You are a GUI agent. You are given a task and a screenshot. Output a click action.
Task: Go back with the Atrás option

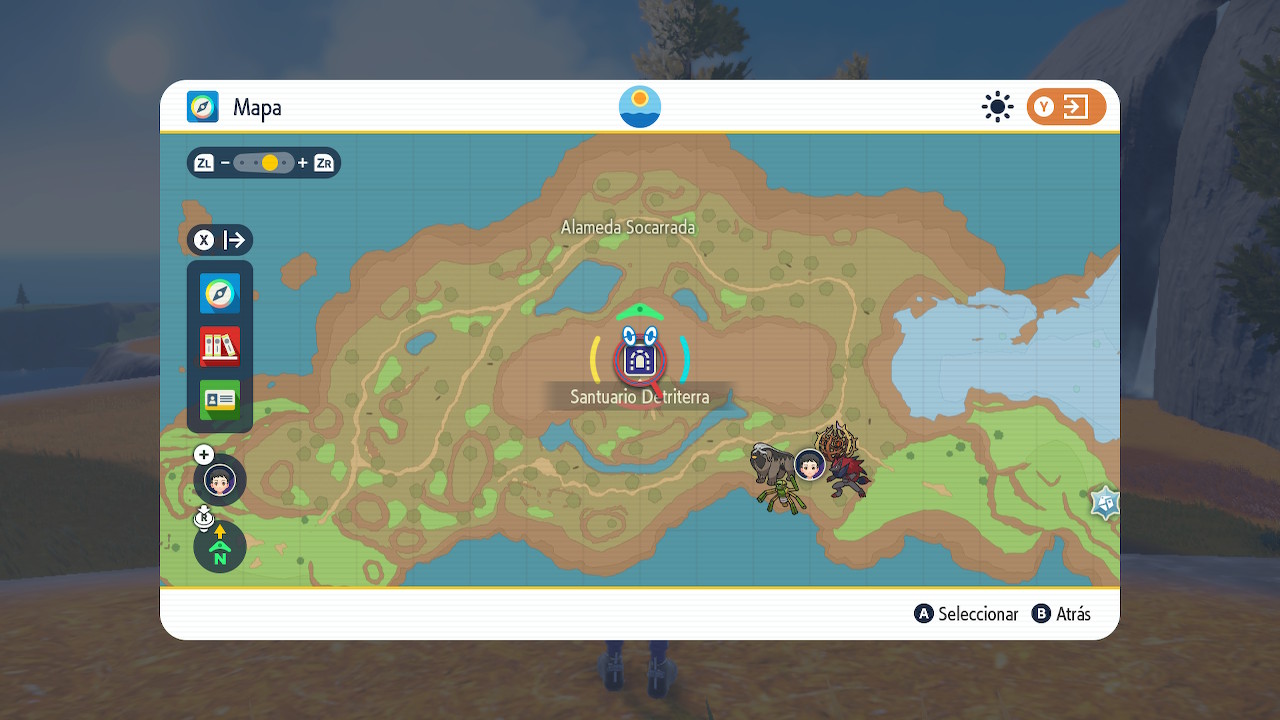pos(1062,614)
